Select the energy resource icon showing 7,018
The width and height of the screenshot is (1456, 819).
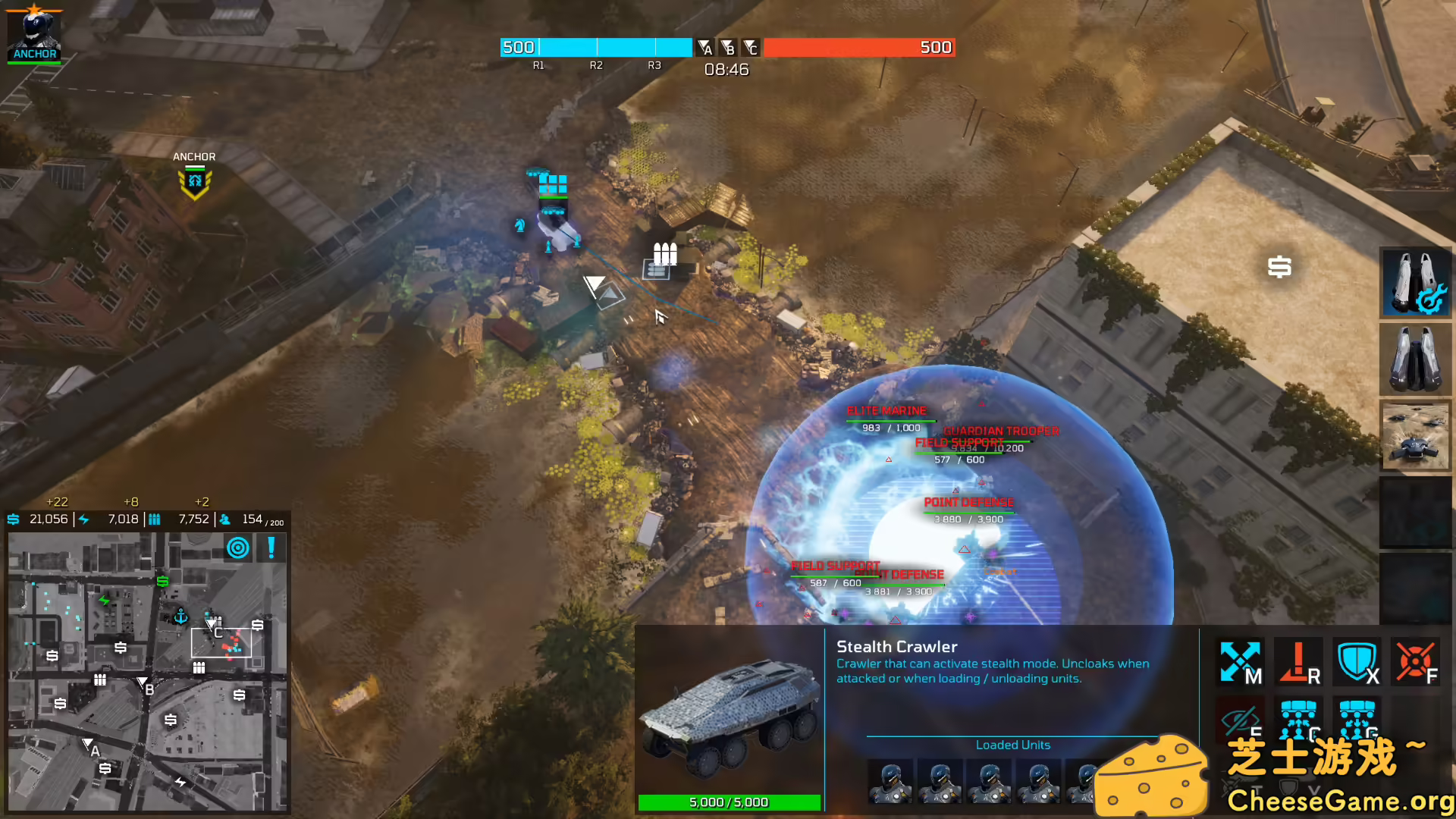[82, 519]
